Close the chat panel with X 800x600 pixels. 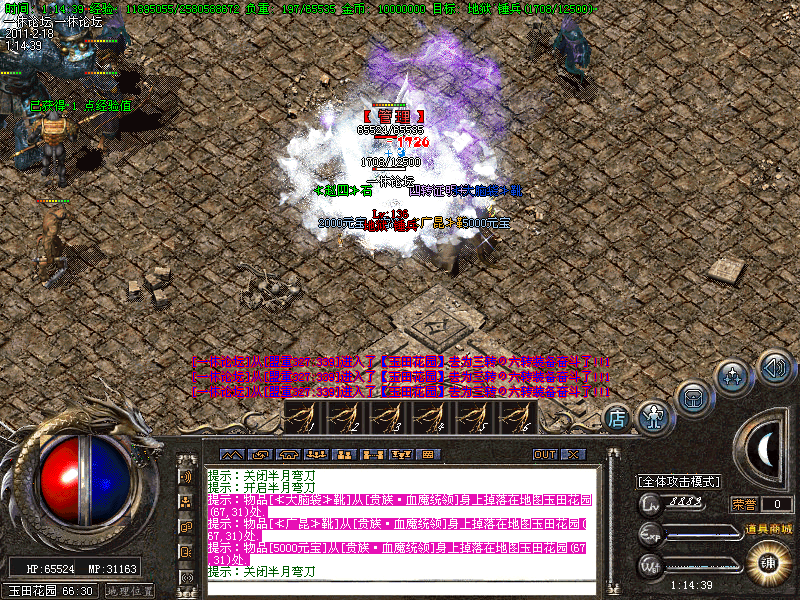[572, 454]
